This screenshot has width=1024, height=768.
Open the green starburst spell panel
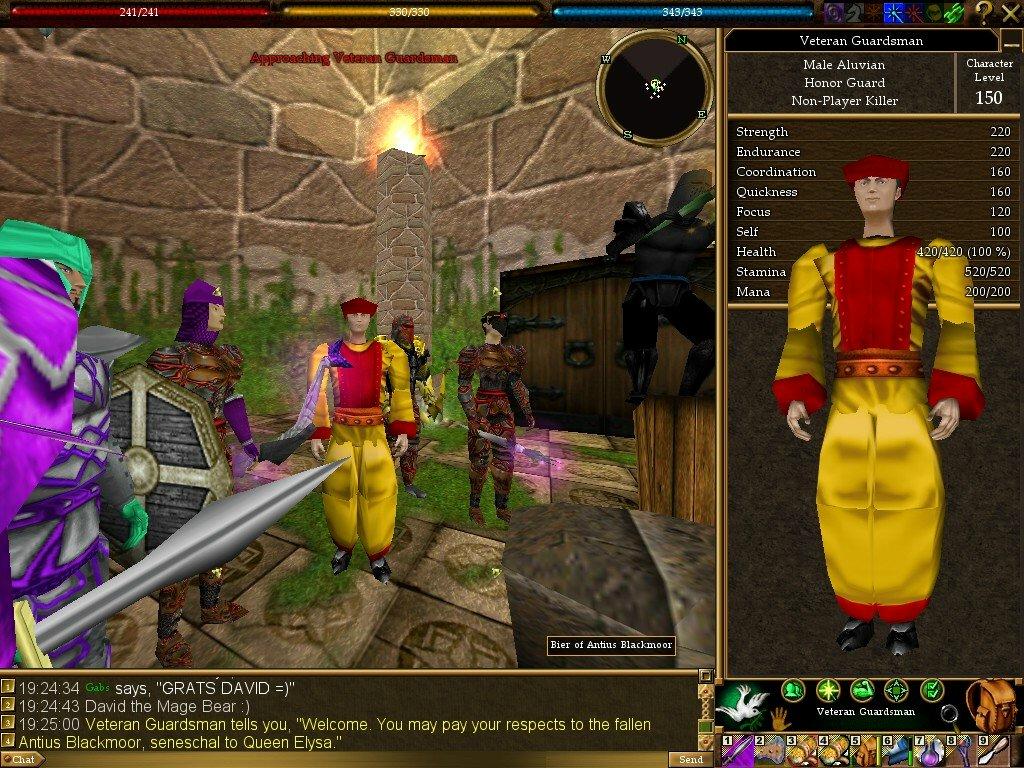point(827,689)
